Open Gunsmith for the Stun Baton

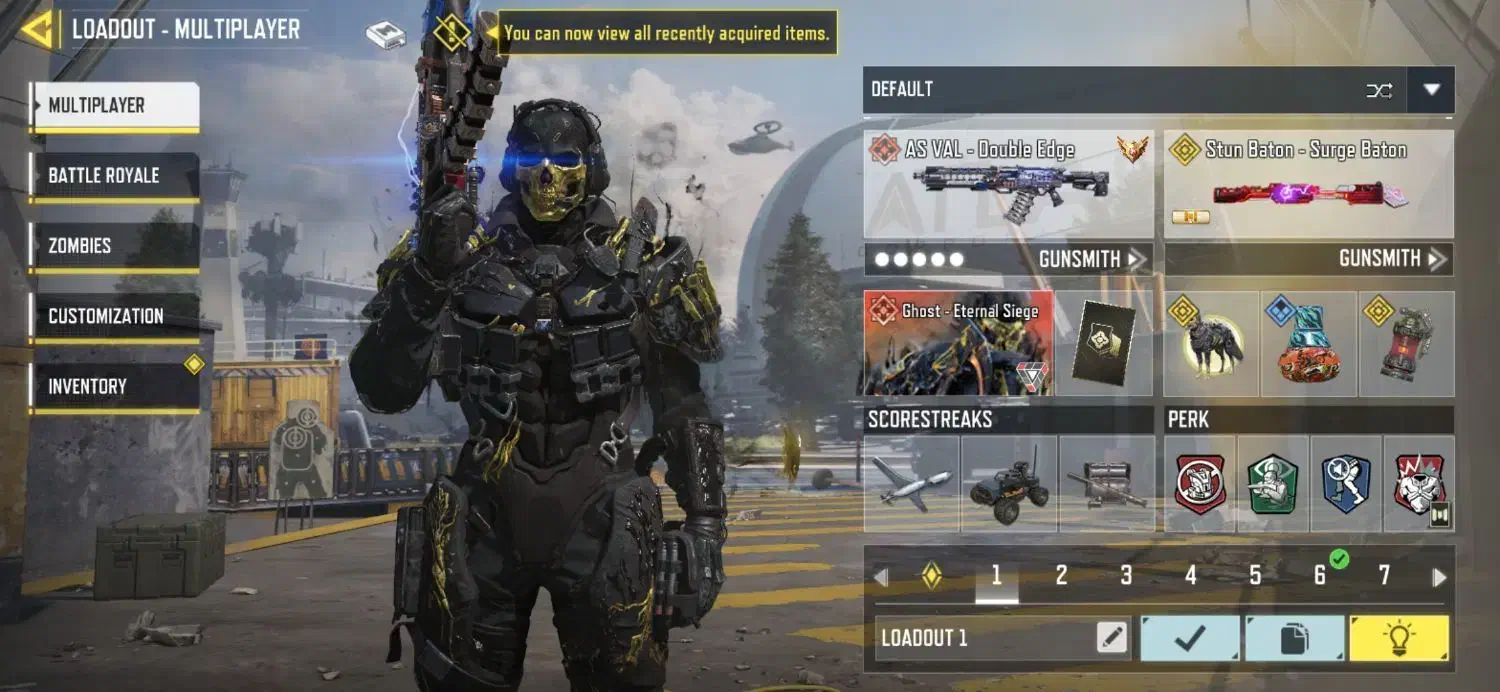[x=1392, y=259]
